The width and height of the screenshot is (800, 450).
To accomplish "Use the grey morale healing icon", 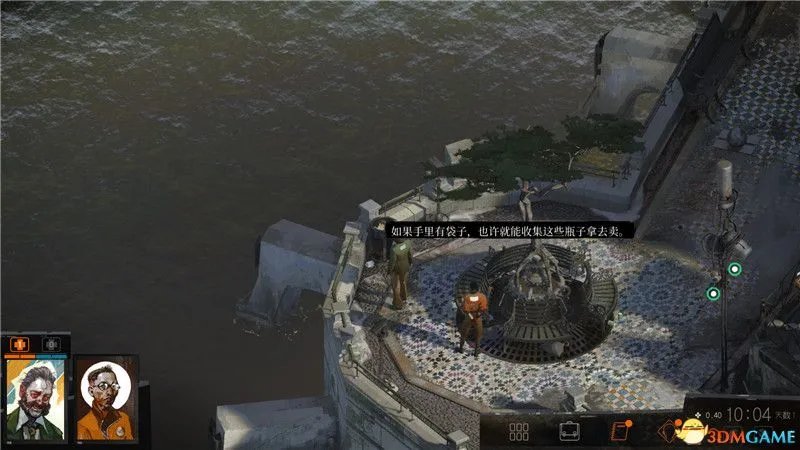I will [50, 343].
